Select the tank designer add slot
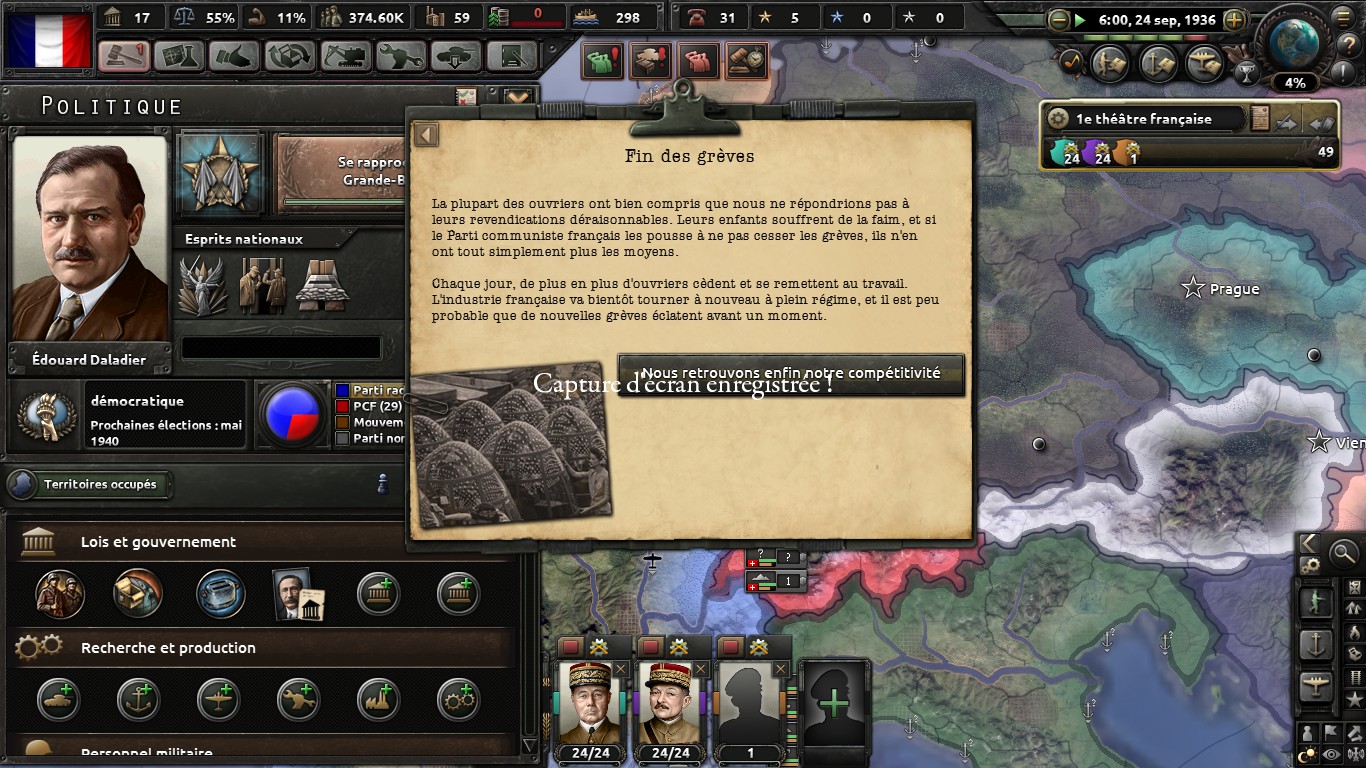This screenshot has width=1366, height=768. pyautogui.click(x=58, y=699)
